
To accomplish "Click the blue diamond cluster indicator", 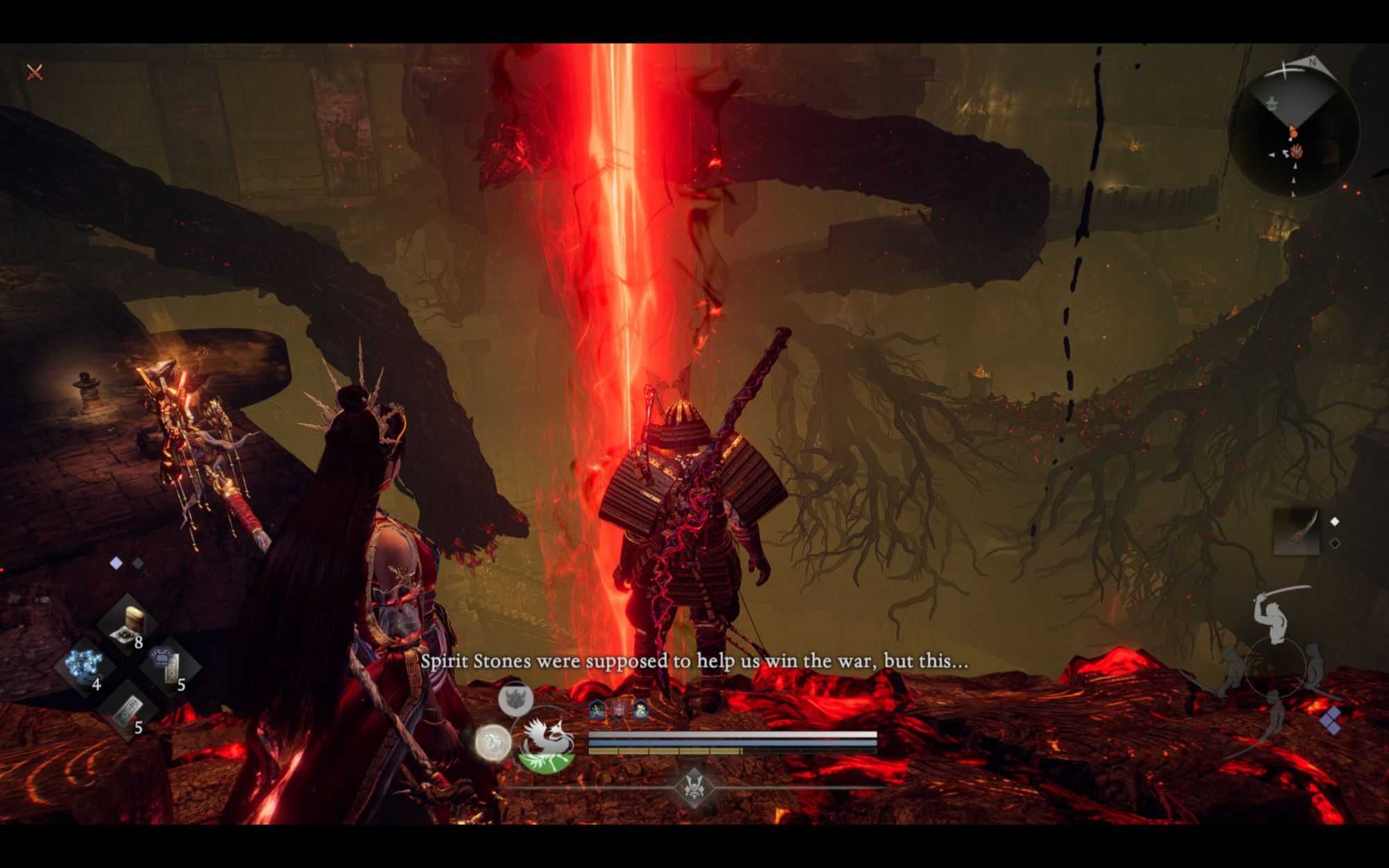I will 1331,721.
